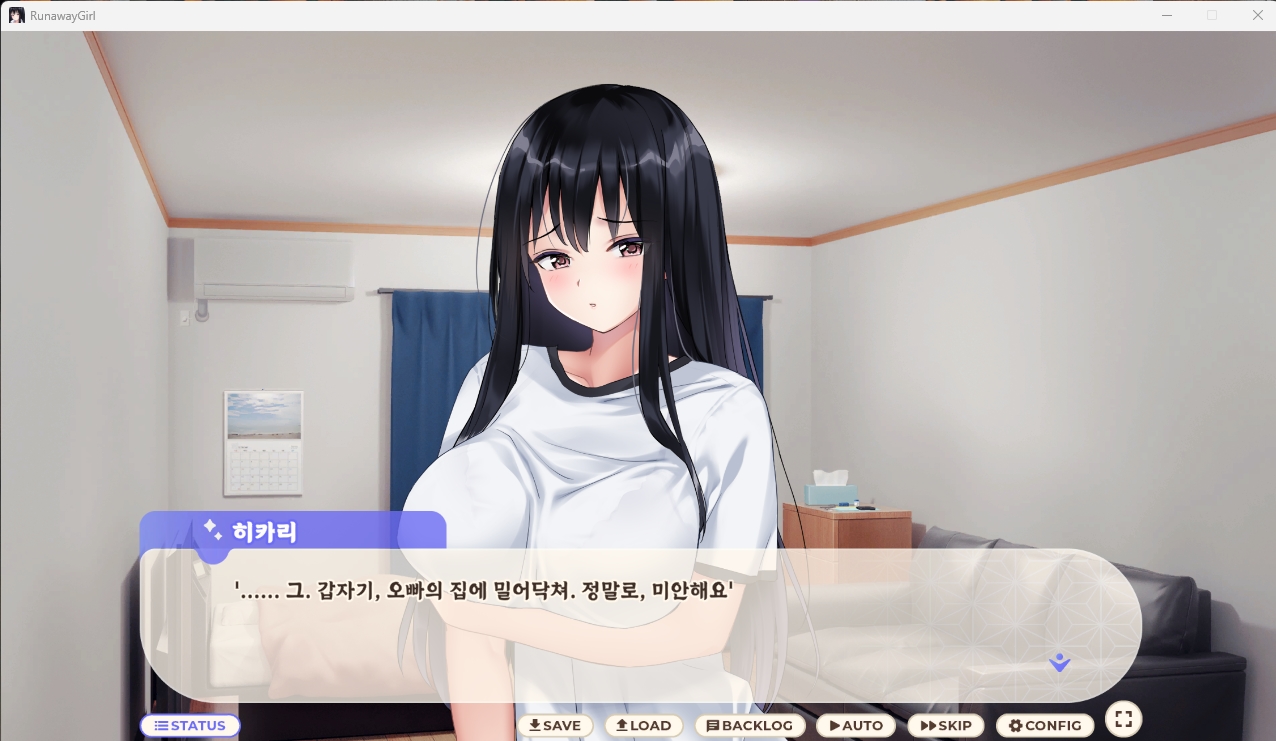Click the SAVE button
The width and height of the screenshot is (1276, 741).
point(555,726)
